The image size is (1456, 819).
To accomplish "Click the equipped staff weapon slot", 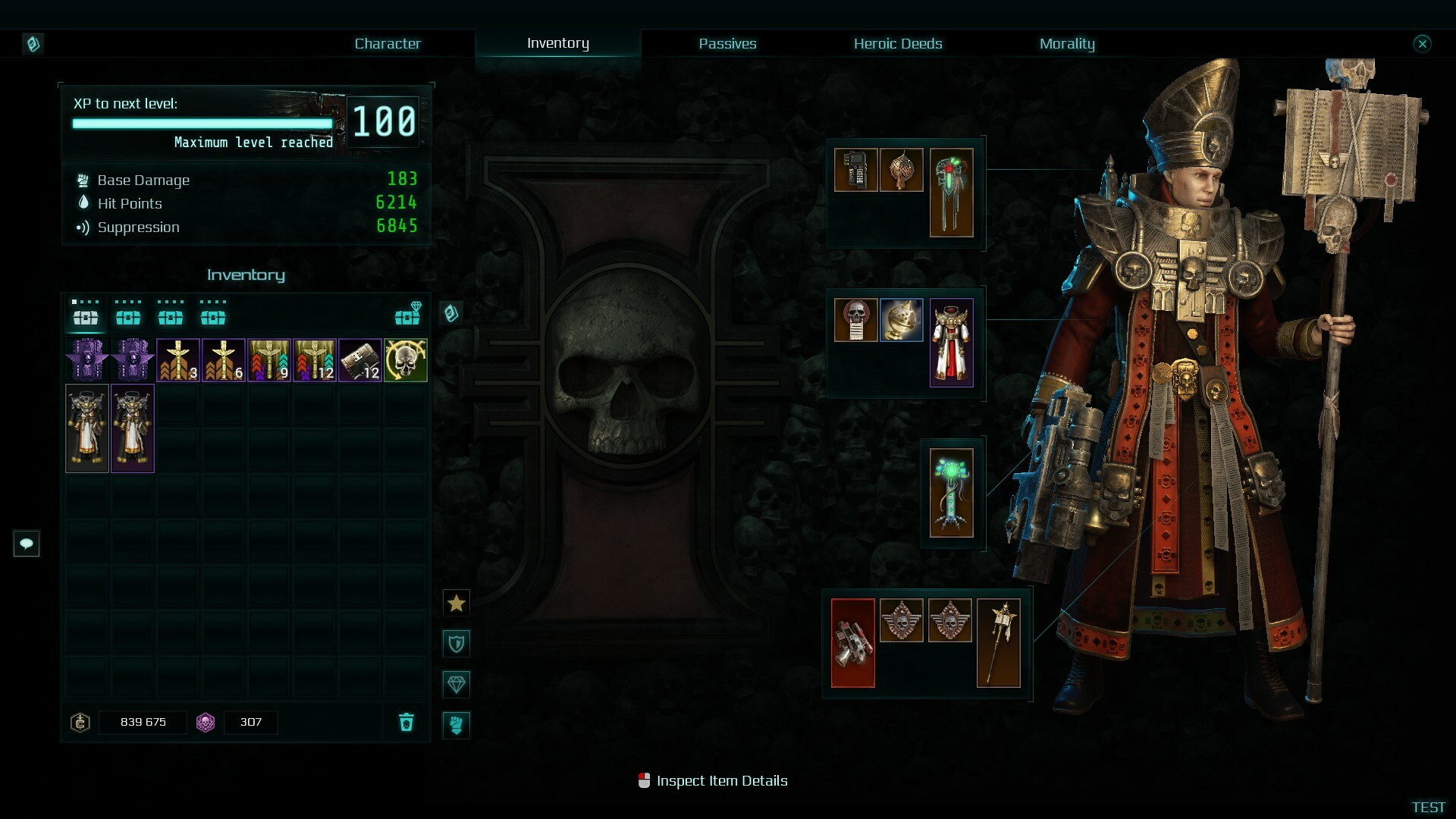I will (x=999, y=642).
